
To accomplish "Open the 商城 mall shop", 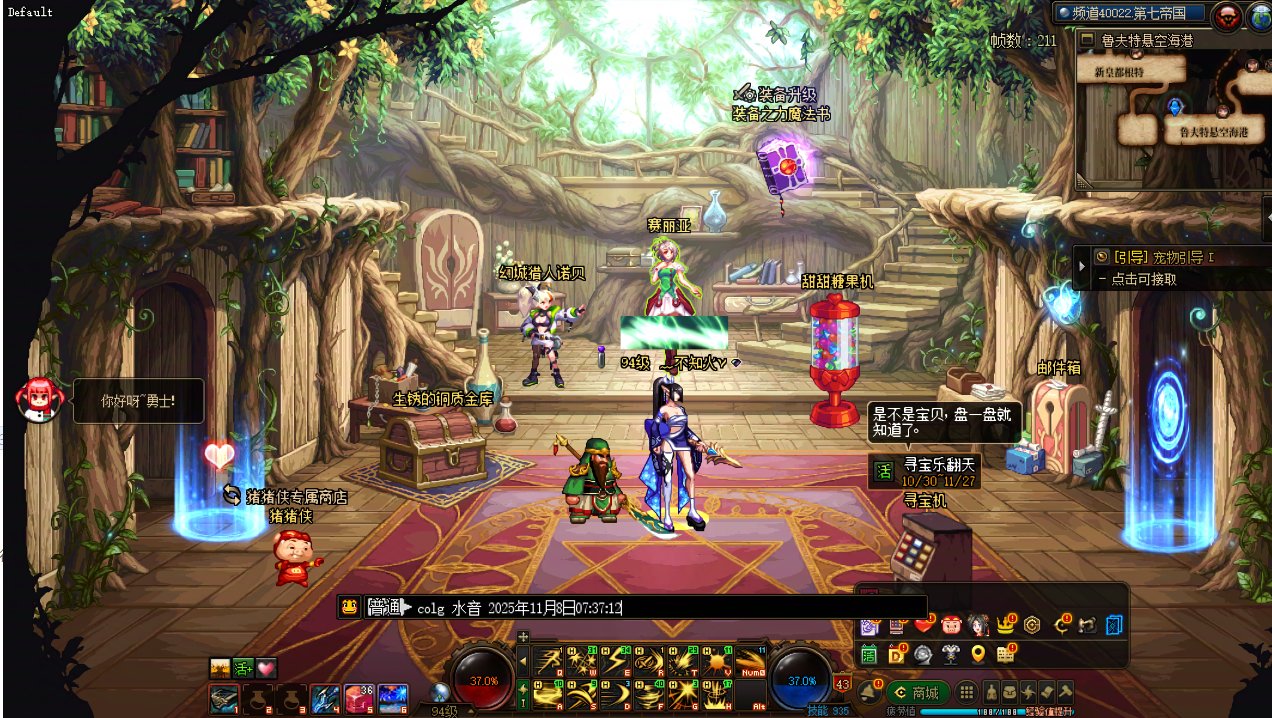I will 916,692.
